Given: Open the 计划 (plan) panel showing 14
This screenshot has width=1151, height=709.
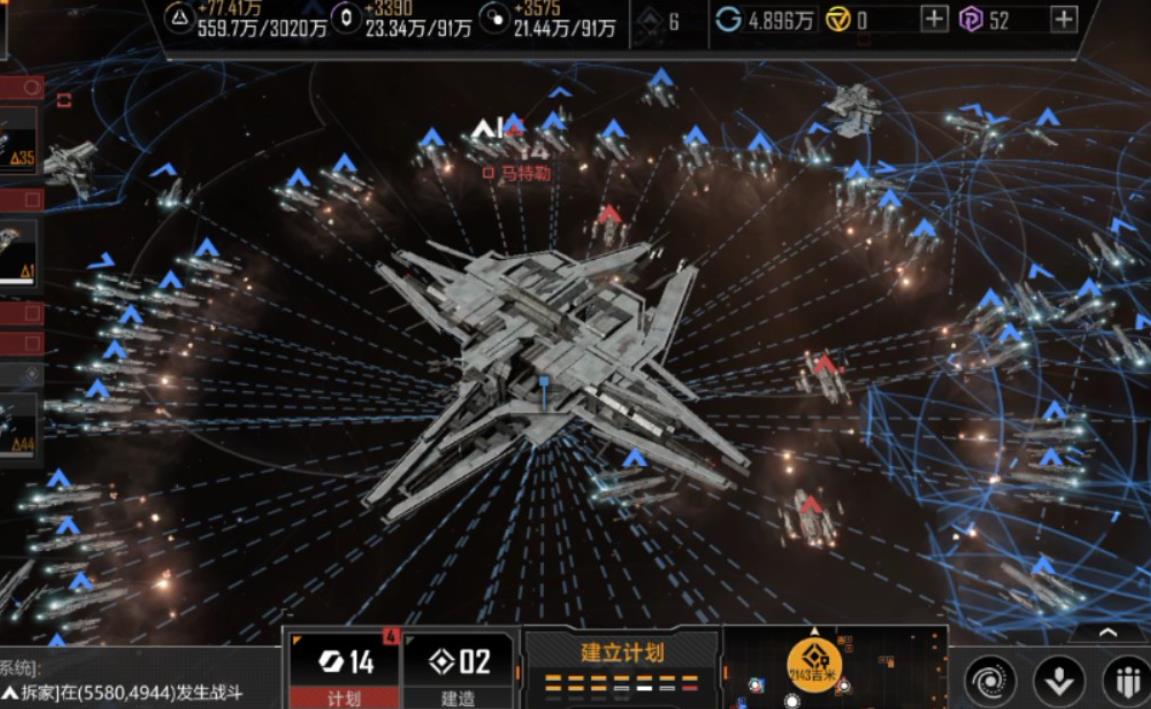Looking at the screenshot, I should [x=343, y=670].
